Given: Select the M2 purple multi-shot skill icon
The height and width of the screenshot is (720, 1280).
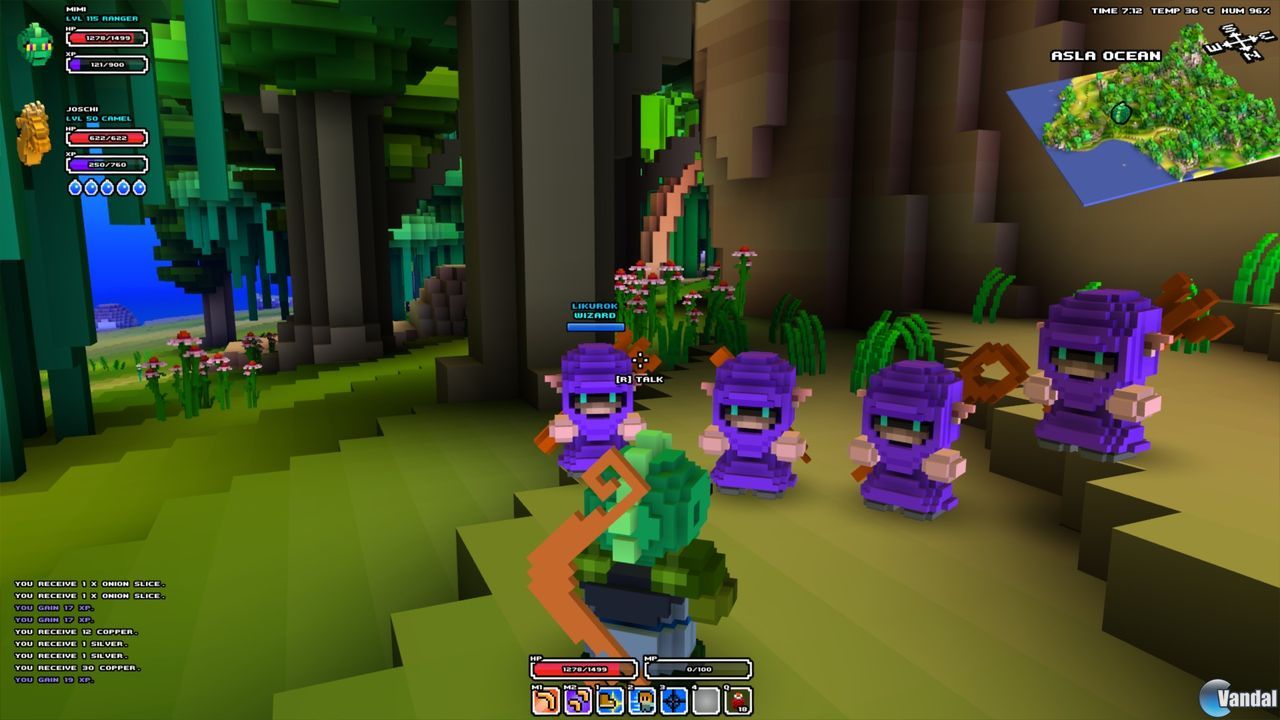Looking at the screenshot, I should (577, 700).
